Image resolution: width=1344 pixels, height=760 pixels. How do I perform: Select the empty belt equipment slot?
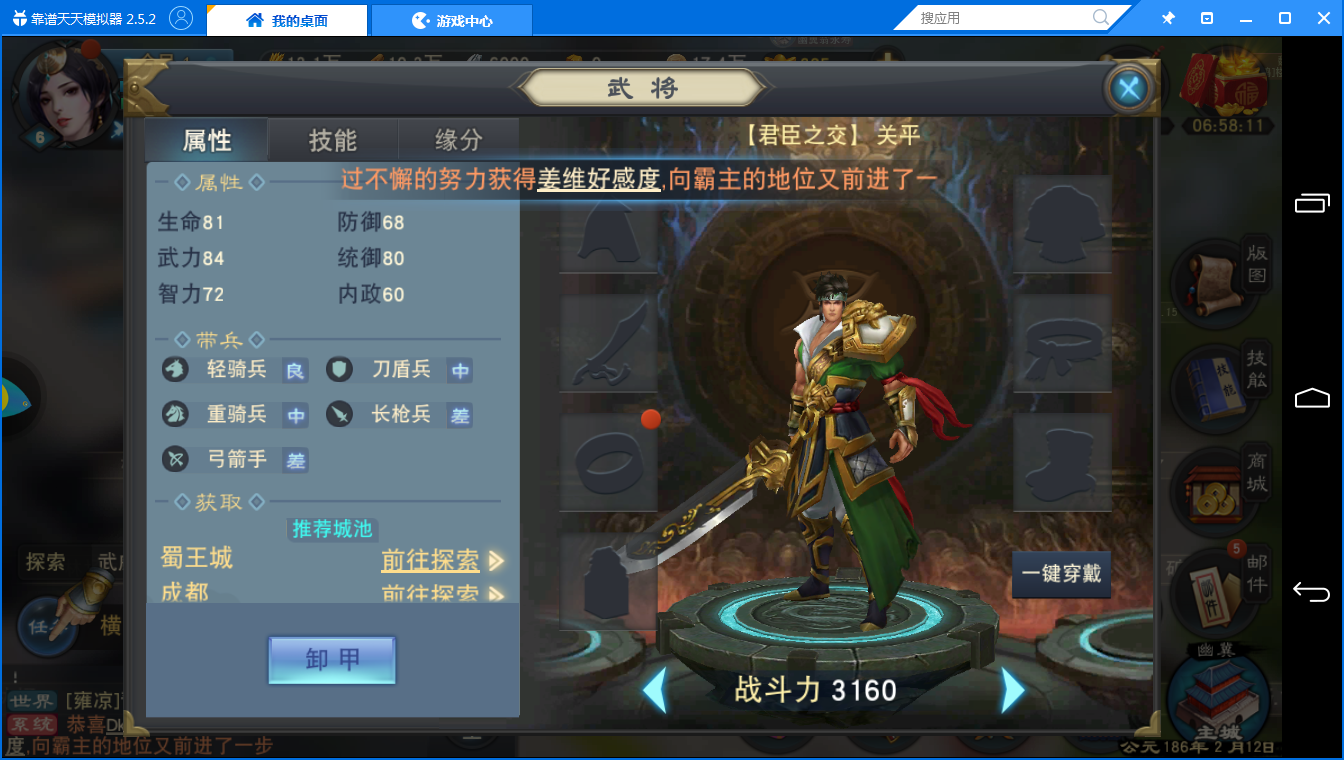pos(1062,343)
